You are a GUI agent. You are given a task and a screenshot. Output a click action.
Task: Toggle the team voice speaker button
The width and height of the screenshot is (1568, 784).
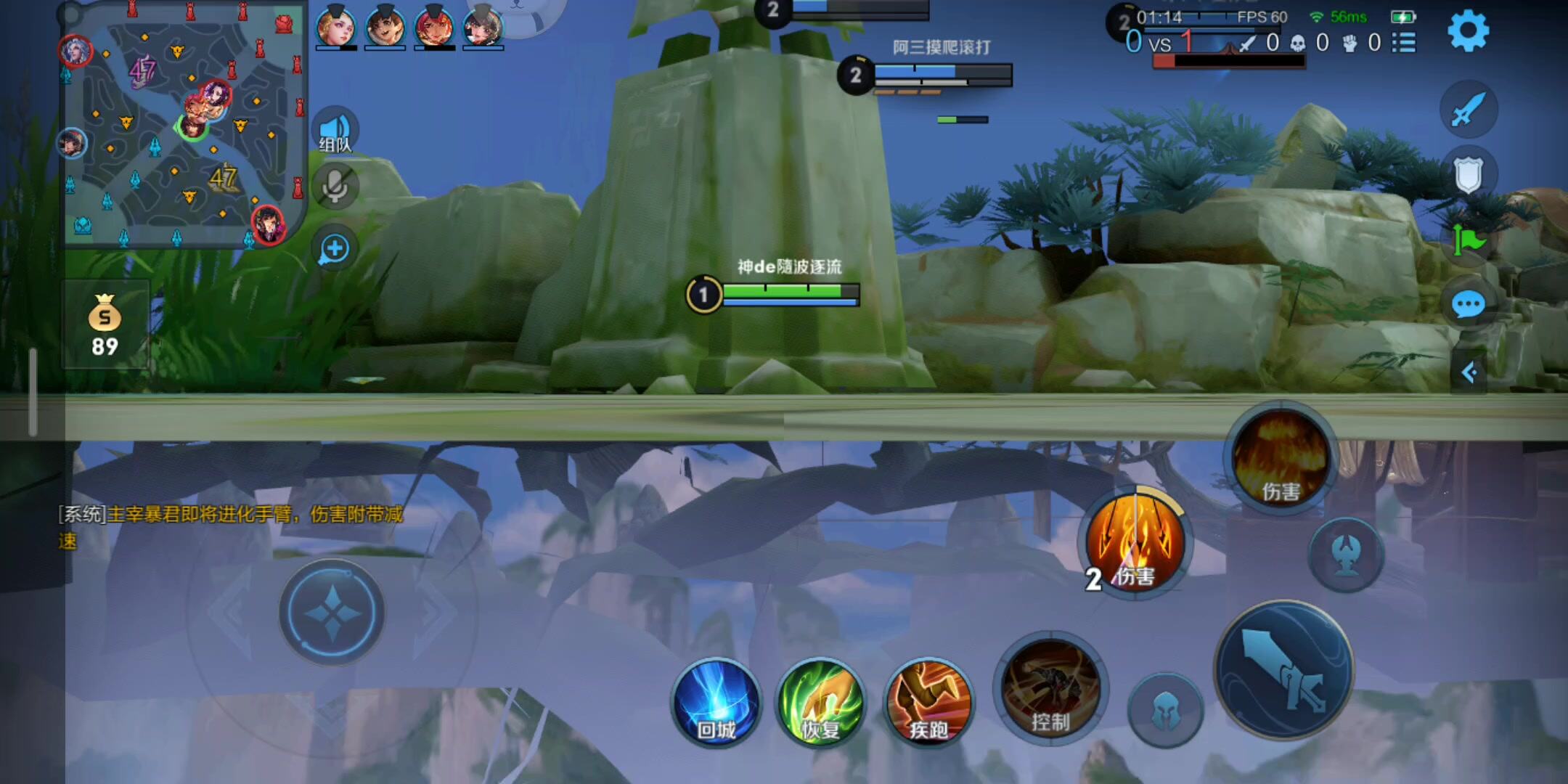(335, 131)
